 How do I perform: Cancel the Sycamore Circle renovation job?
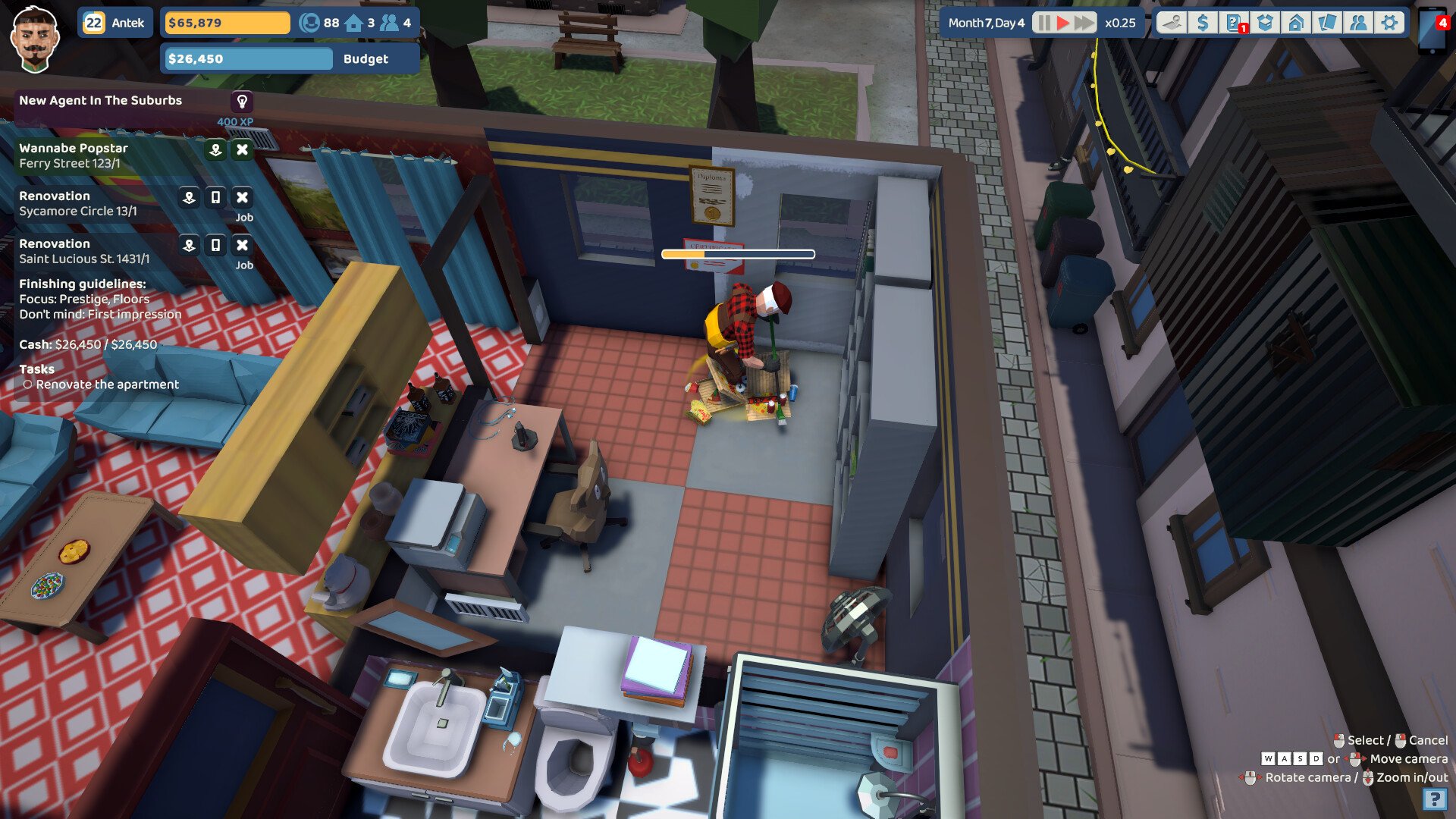pos(242,197)
